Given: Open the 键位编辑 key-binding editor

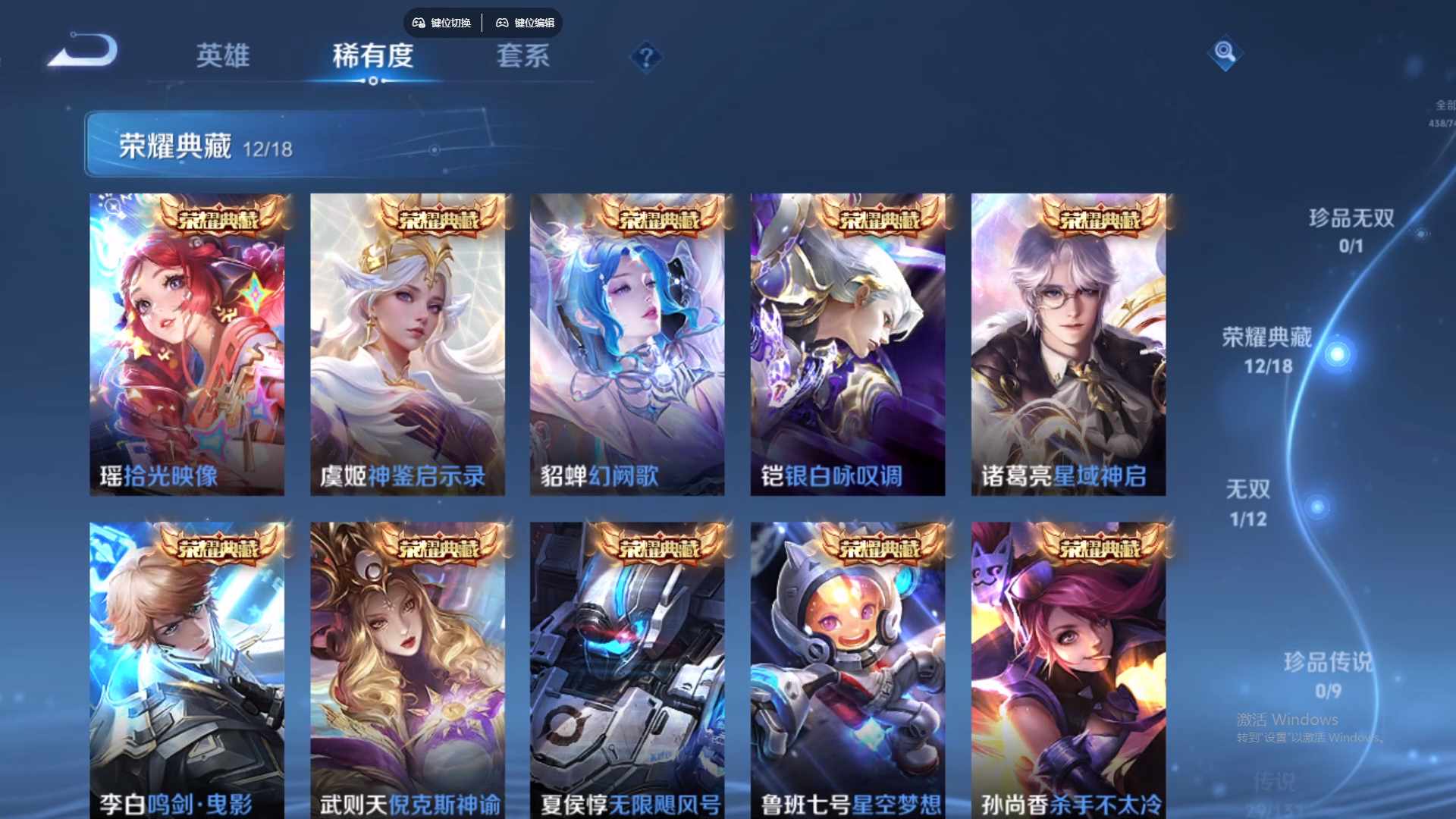Looking at the screenshot, I should (x=535, y=23).
